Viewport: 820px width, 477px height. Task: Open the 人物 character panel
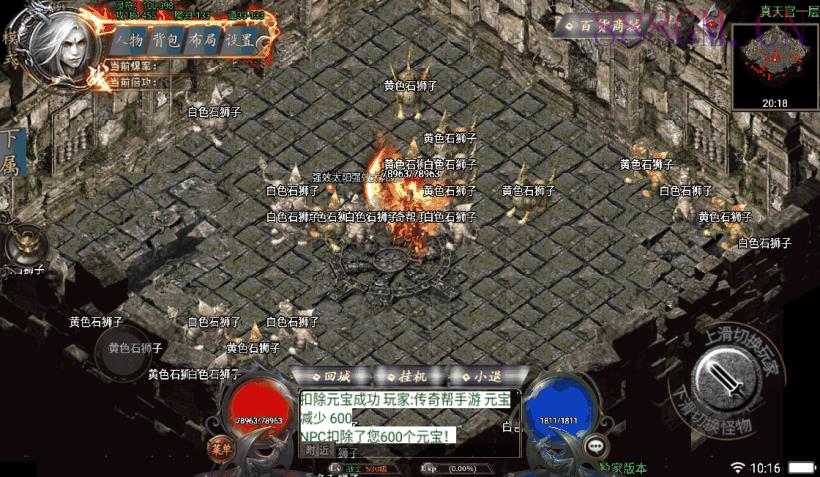[x=130, y=41]
